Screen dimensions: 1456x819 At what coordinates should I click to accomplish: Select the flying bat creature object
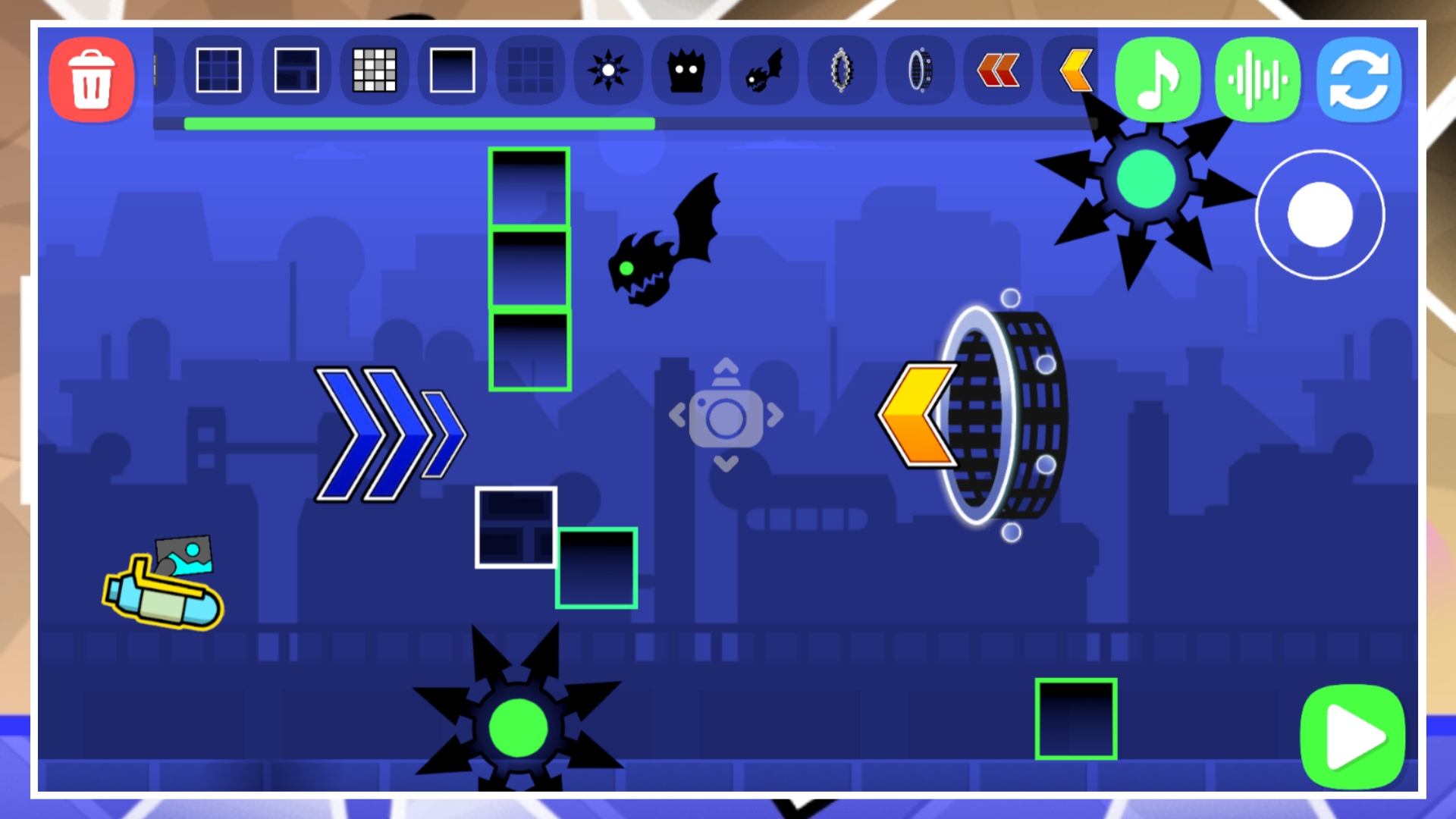pos(762,72)
